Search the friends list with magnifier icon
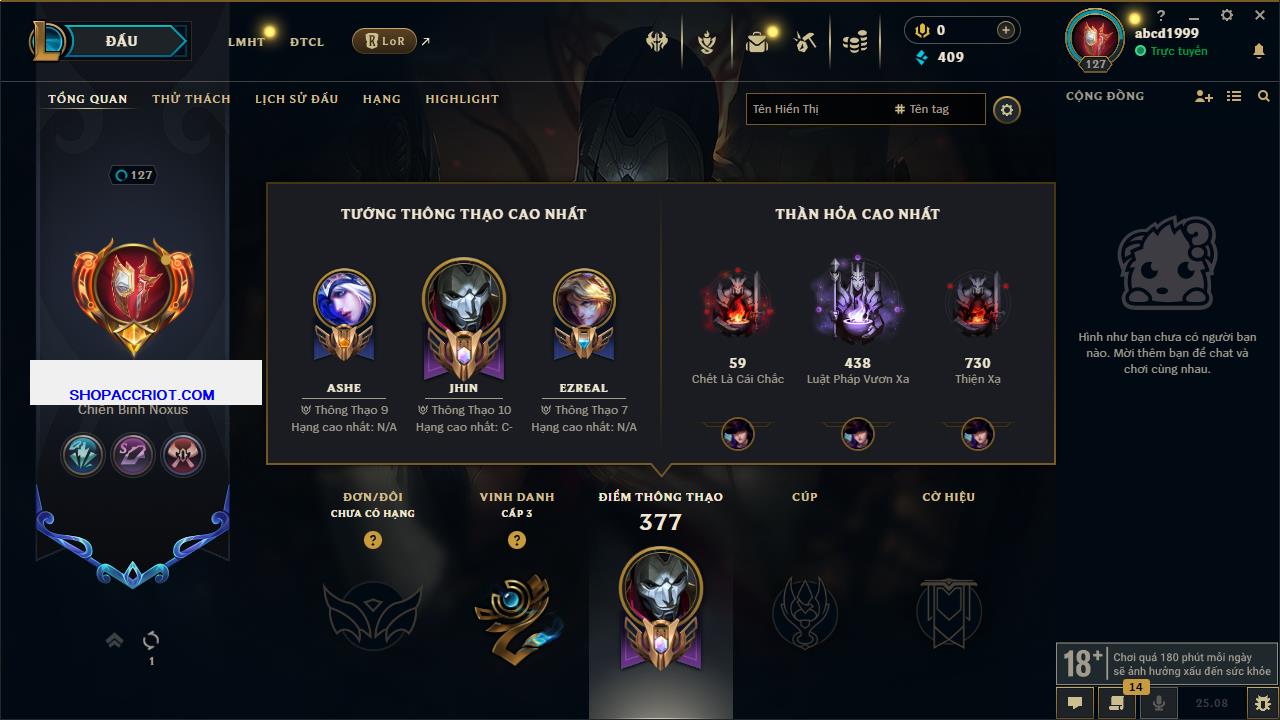The width and height of the screenshot is (1280, 720). (x=1264, y=96)
